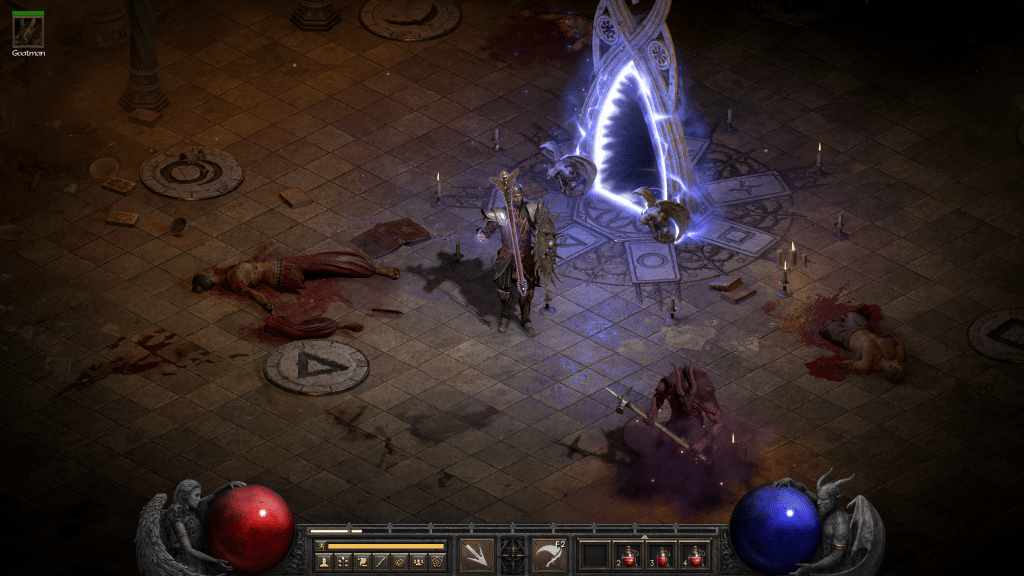This screenshot has height=576, width=1024.
Task: Open the character sheet bust icon
Action: 325,562
